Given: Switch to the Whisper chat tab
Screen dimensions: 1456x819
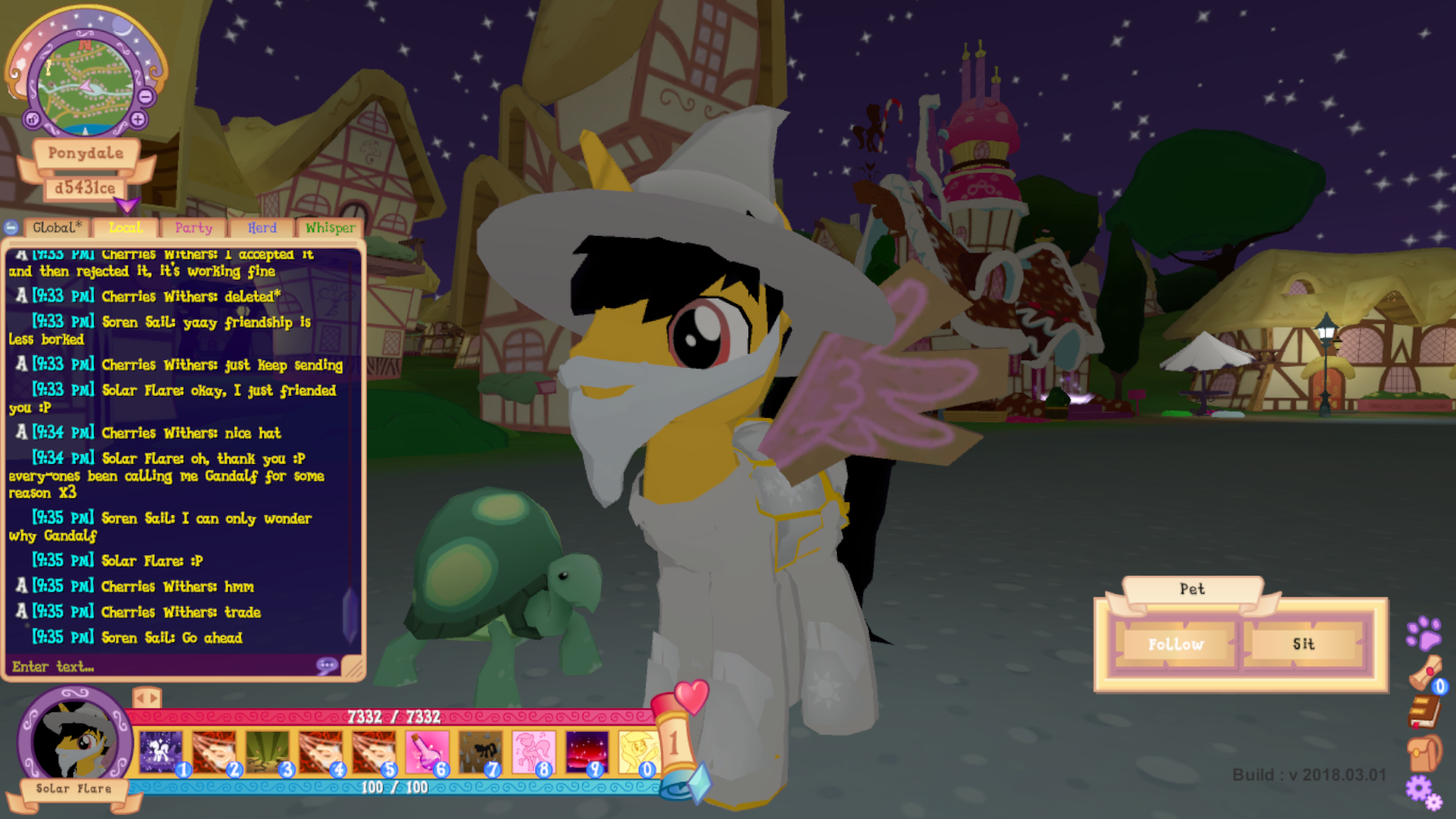Looking at the screenshot, I should pos(330,227).
